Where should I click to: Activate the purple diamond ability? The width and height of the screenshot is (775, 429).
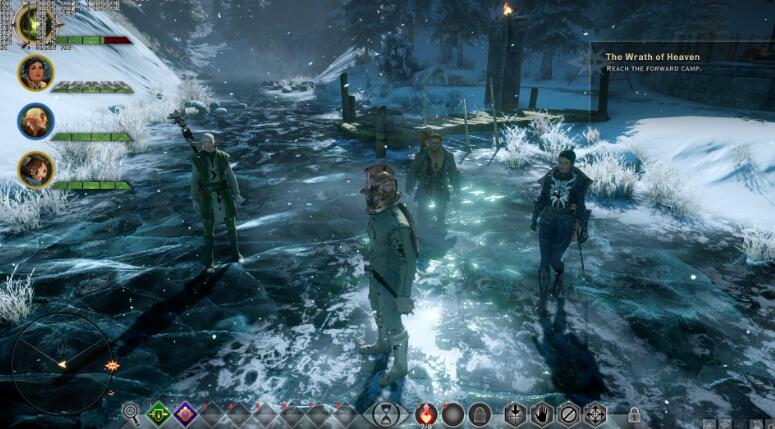click(185, 412)
